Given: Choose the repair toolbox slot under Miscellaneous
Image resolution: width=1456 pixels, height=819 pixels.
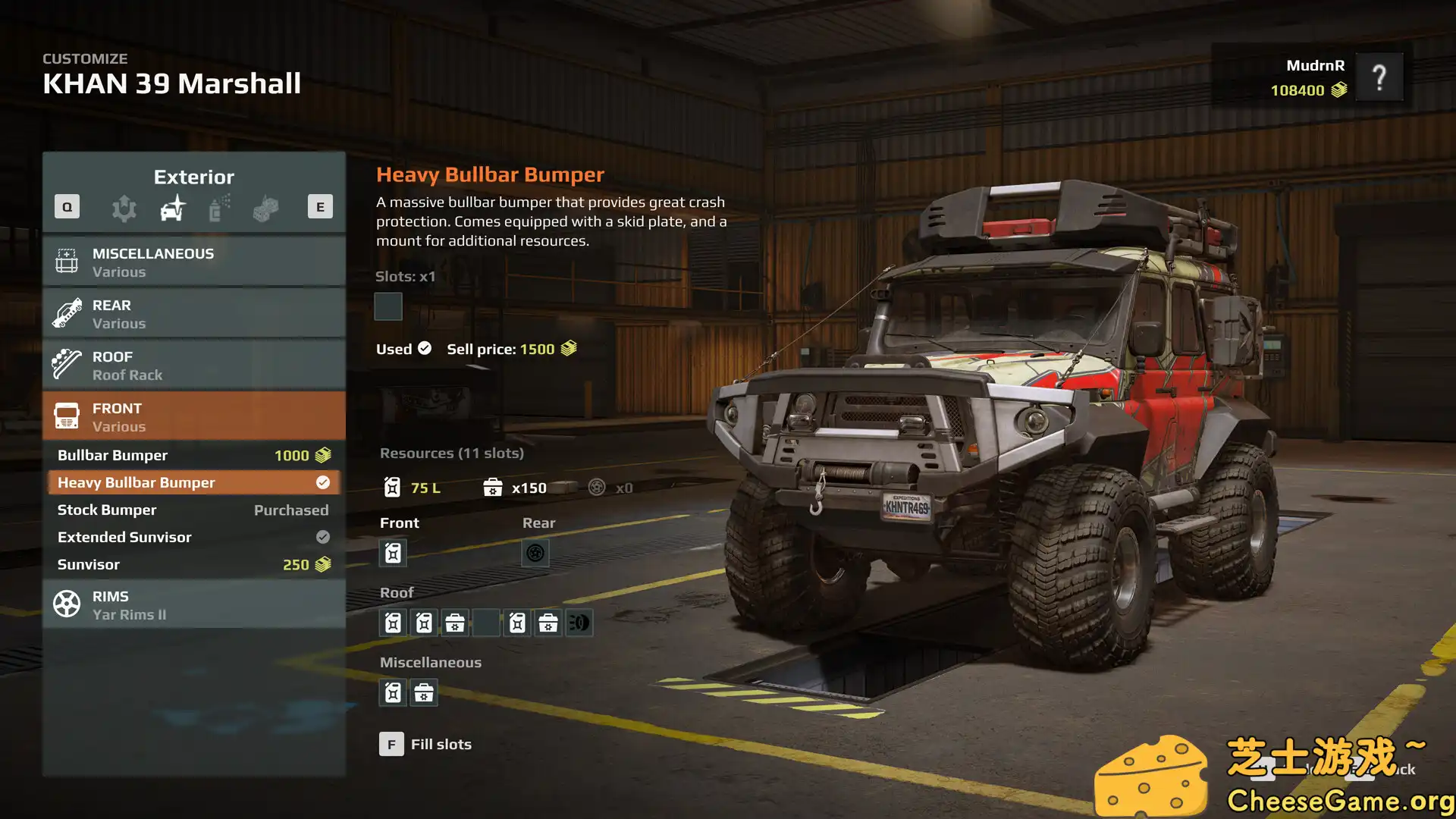Looking at the screenshot, I should pos(424,692).
